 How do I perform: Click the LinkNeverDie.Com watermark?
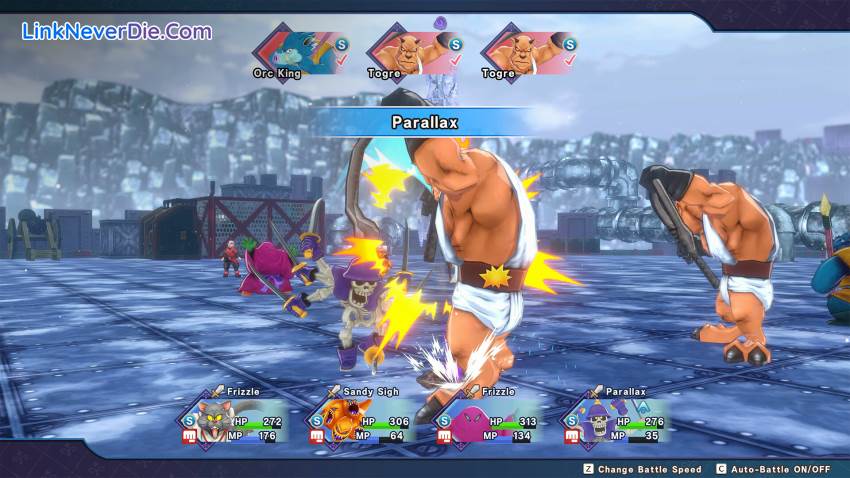point(117,31)
